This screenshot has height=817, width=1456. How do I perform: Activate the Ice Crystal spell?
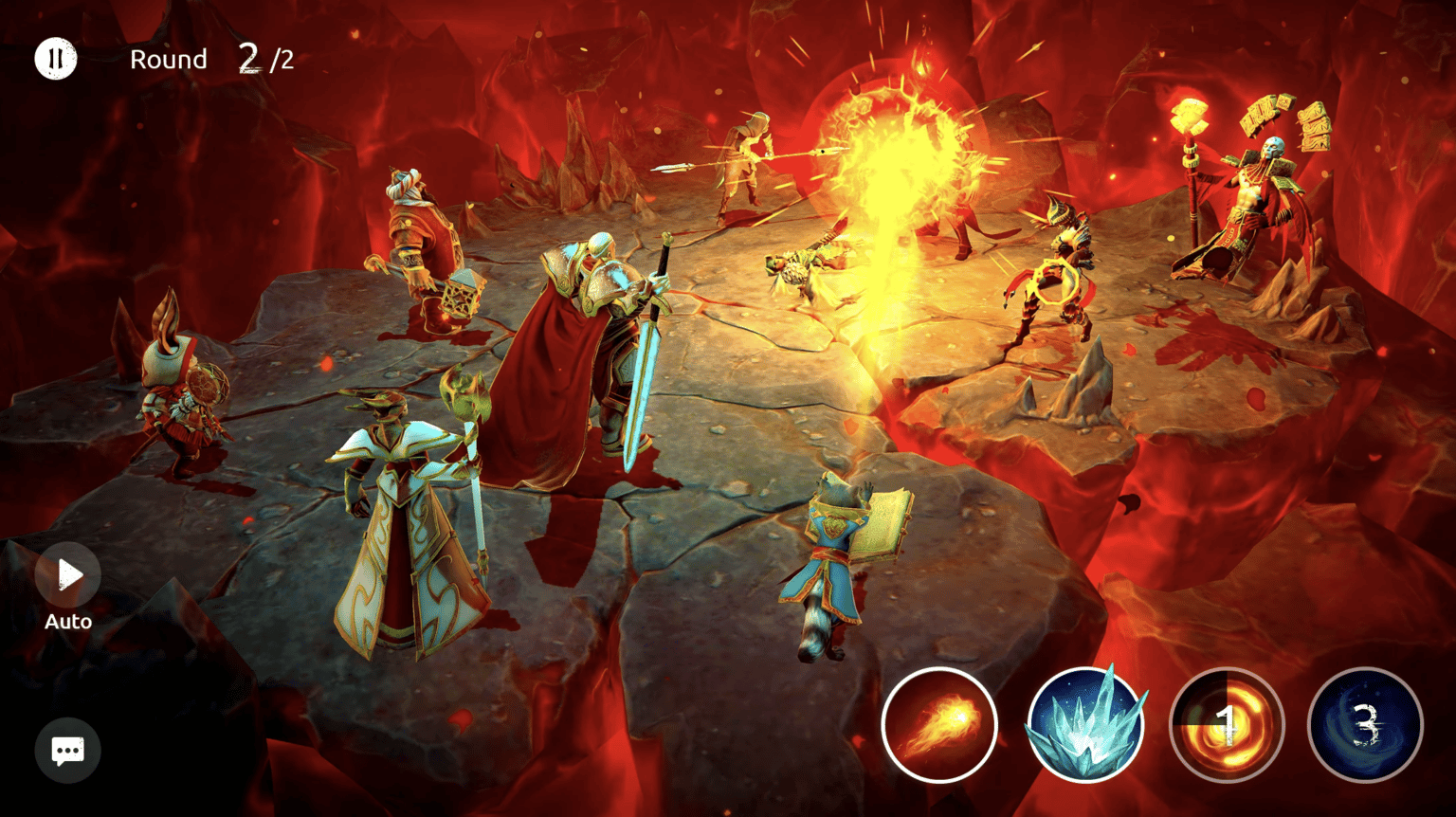pyautogui.click(x=1083, y=725)
